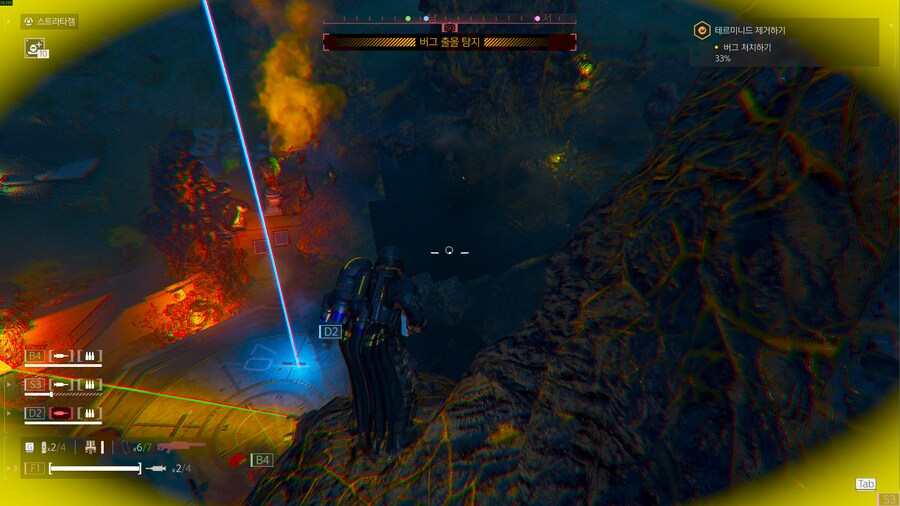
Task: Click the red stim icon beside D2
Action: (62, 413)
